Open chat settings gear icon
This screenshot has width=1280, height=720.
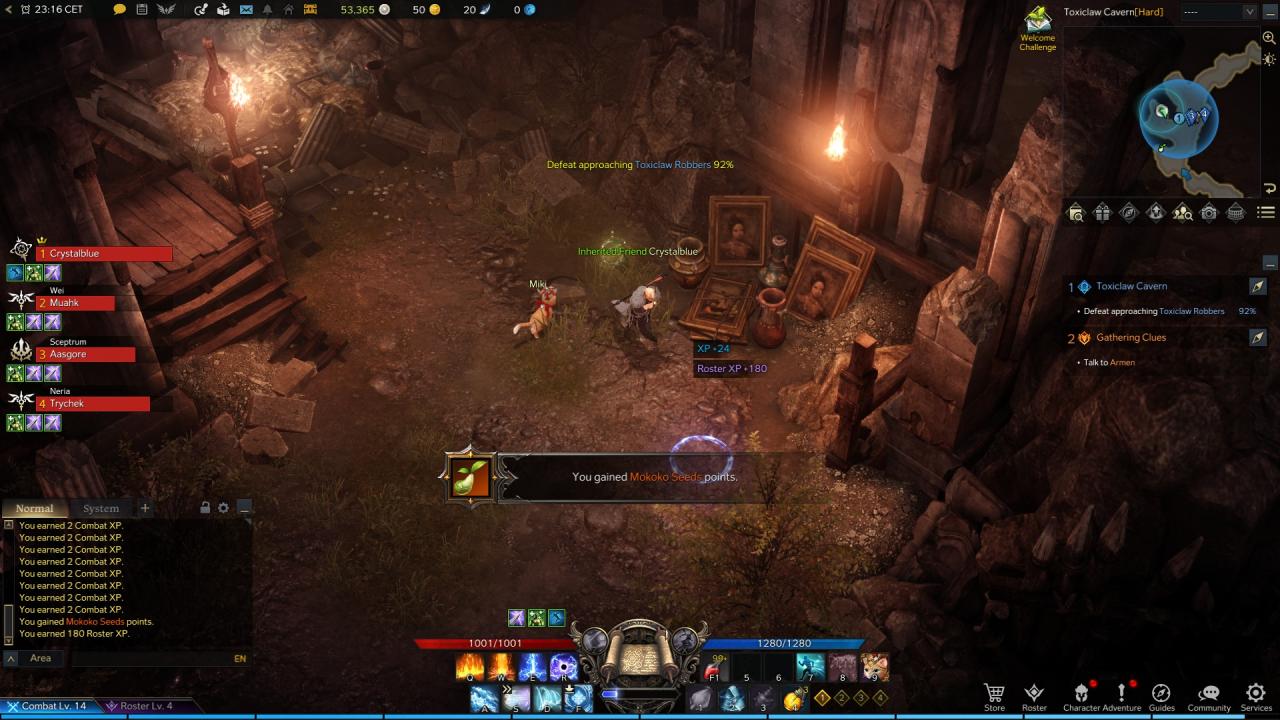[x=223, y=508]
